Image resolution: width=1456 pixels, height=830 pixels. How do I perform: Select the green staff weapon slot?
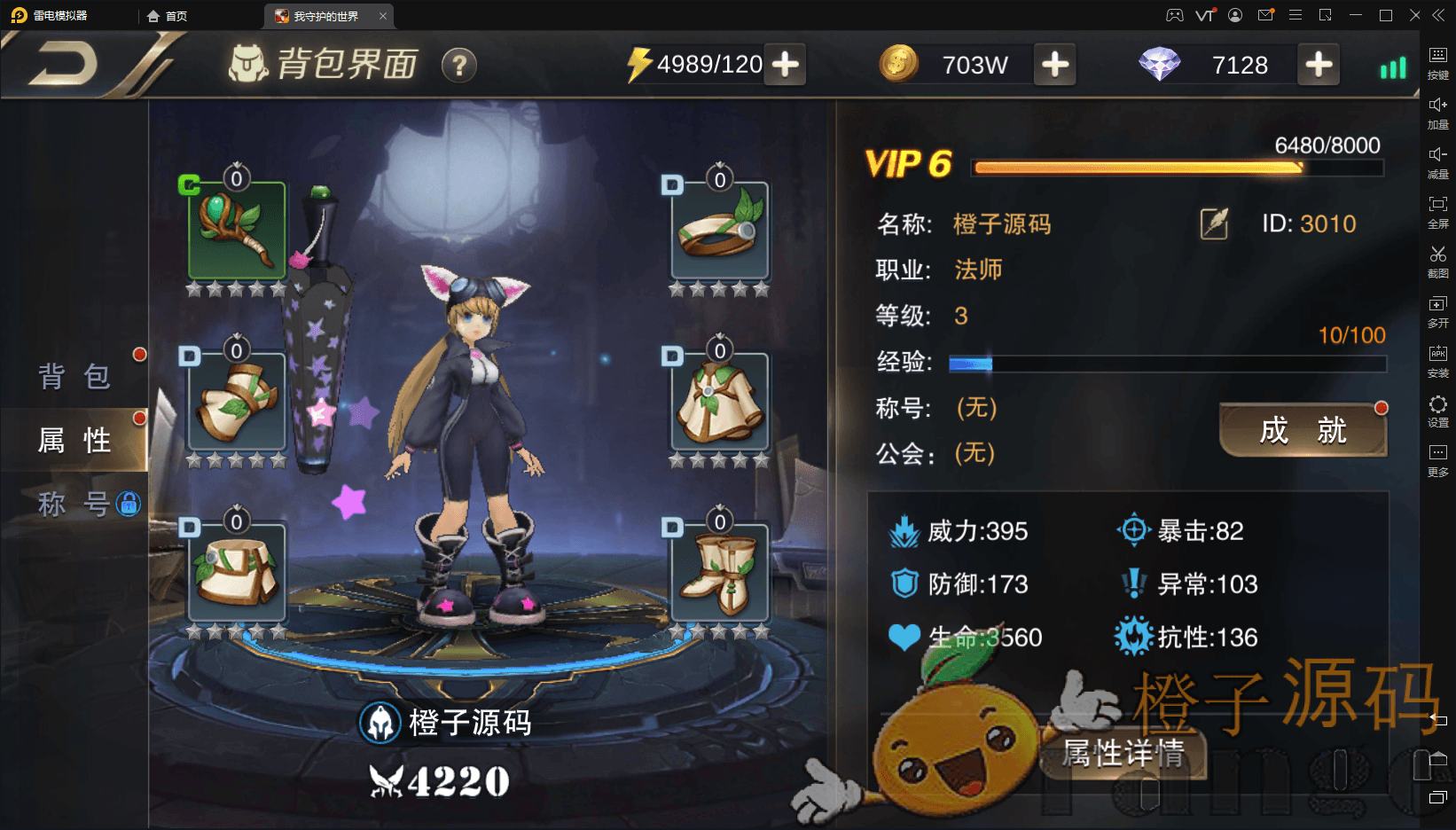(237, 231)
